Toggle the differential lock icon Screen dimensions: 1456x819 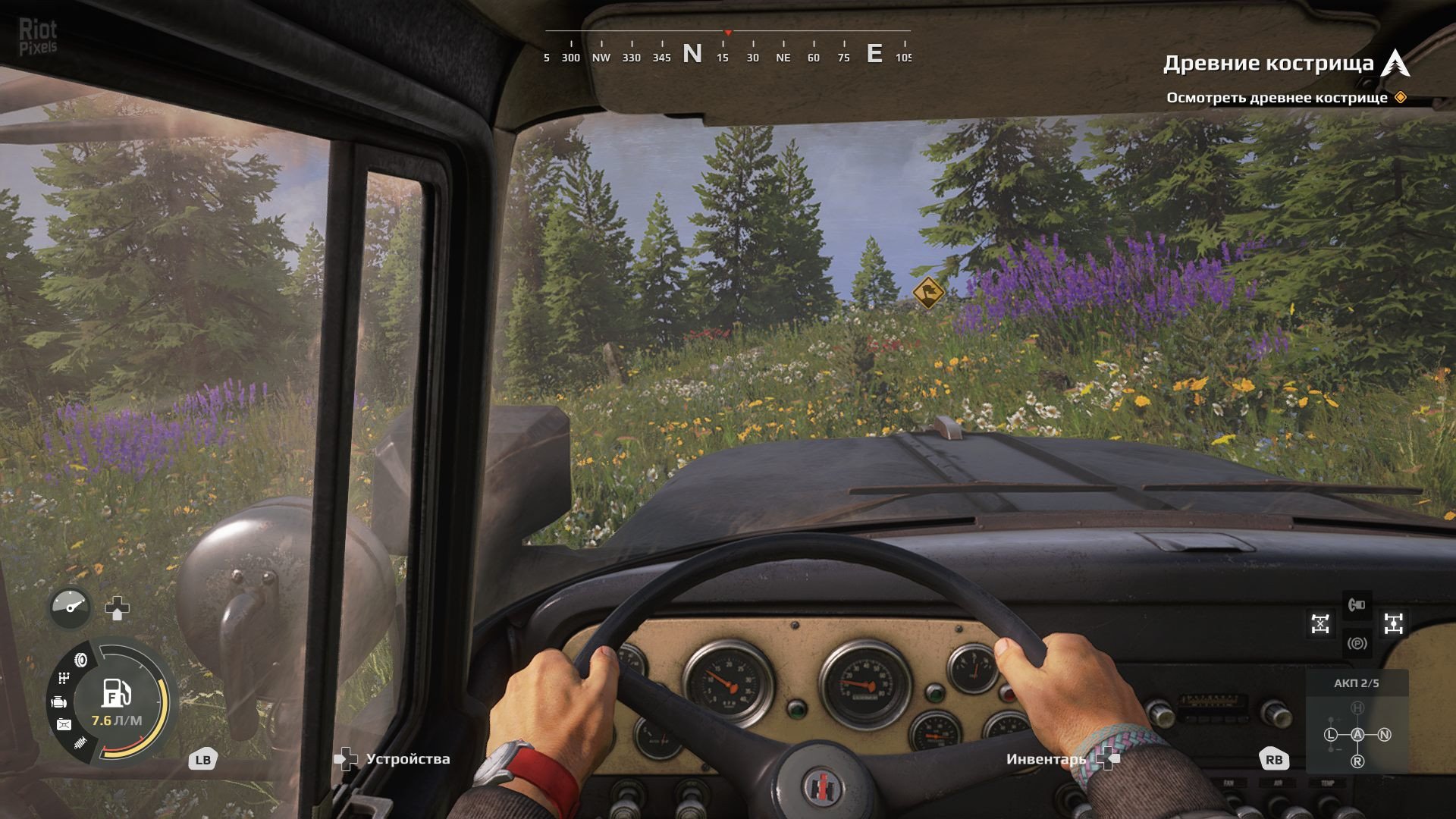[x=1320, y=623]
